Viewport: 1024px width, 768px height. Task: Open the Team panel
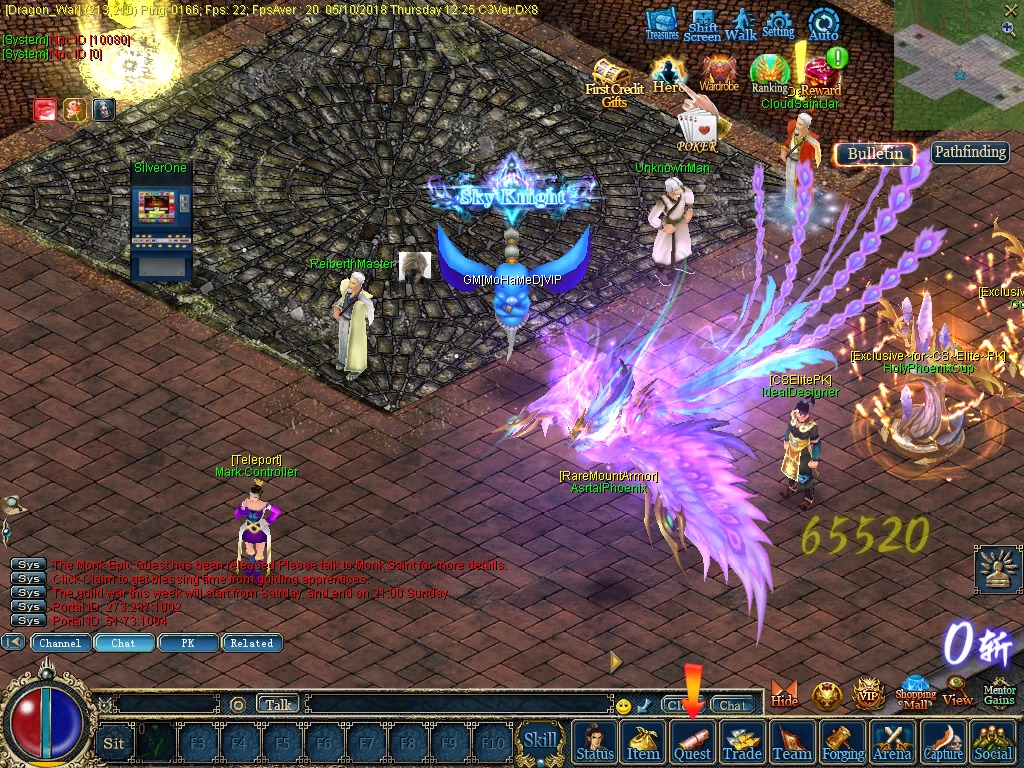point(792,743)
